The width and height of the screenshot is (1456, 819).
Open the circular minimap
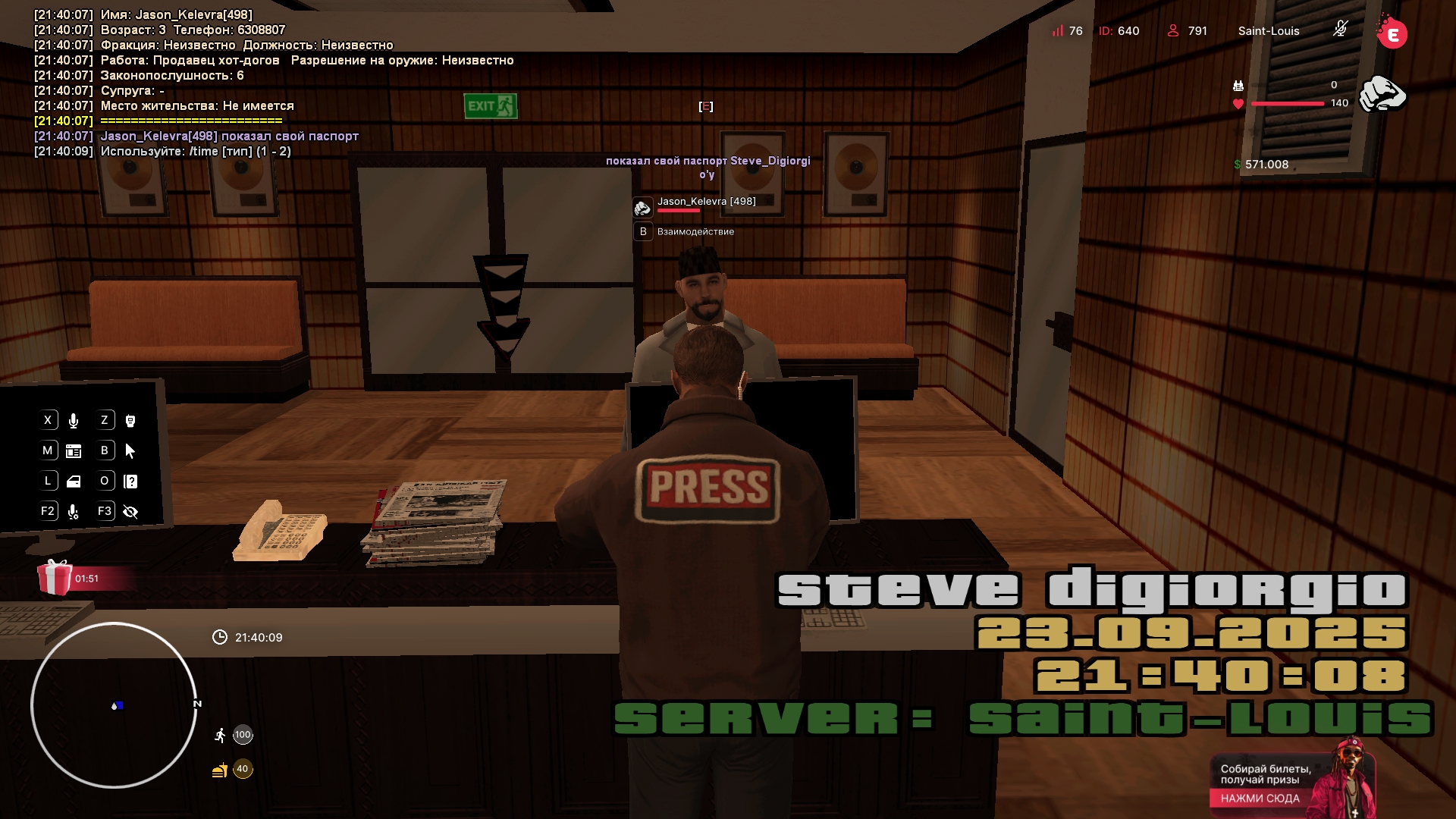[x=114, y=705]
